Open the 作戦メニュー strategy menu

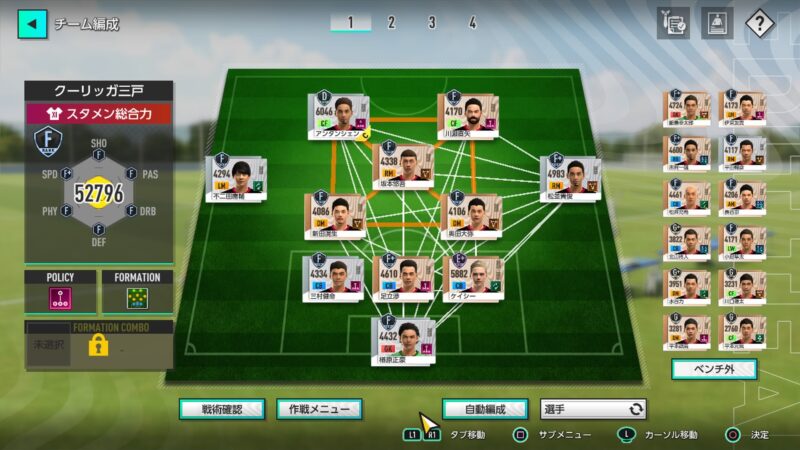click(x=319, y=409)
